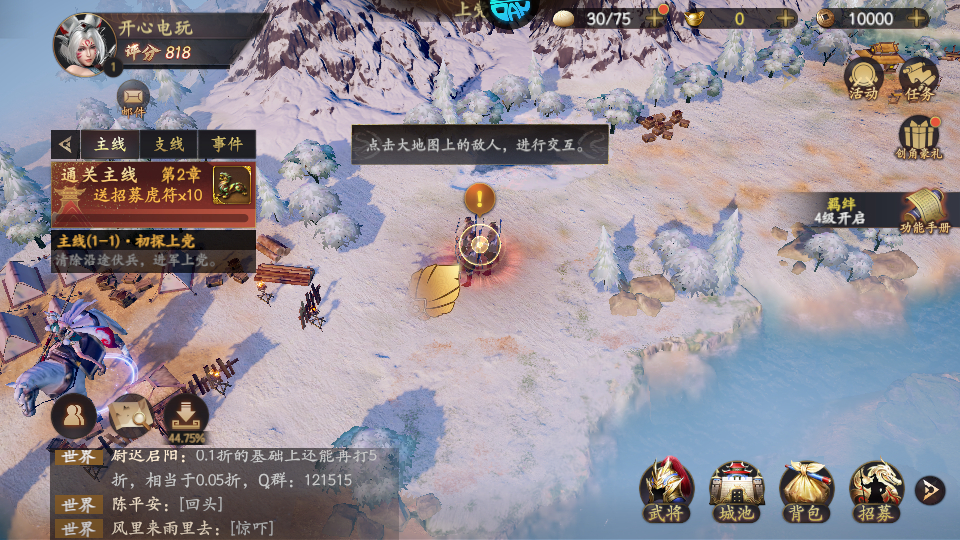Open the player avatar profile
Screen dimensions: 960x540
pos(83,44)
